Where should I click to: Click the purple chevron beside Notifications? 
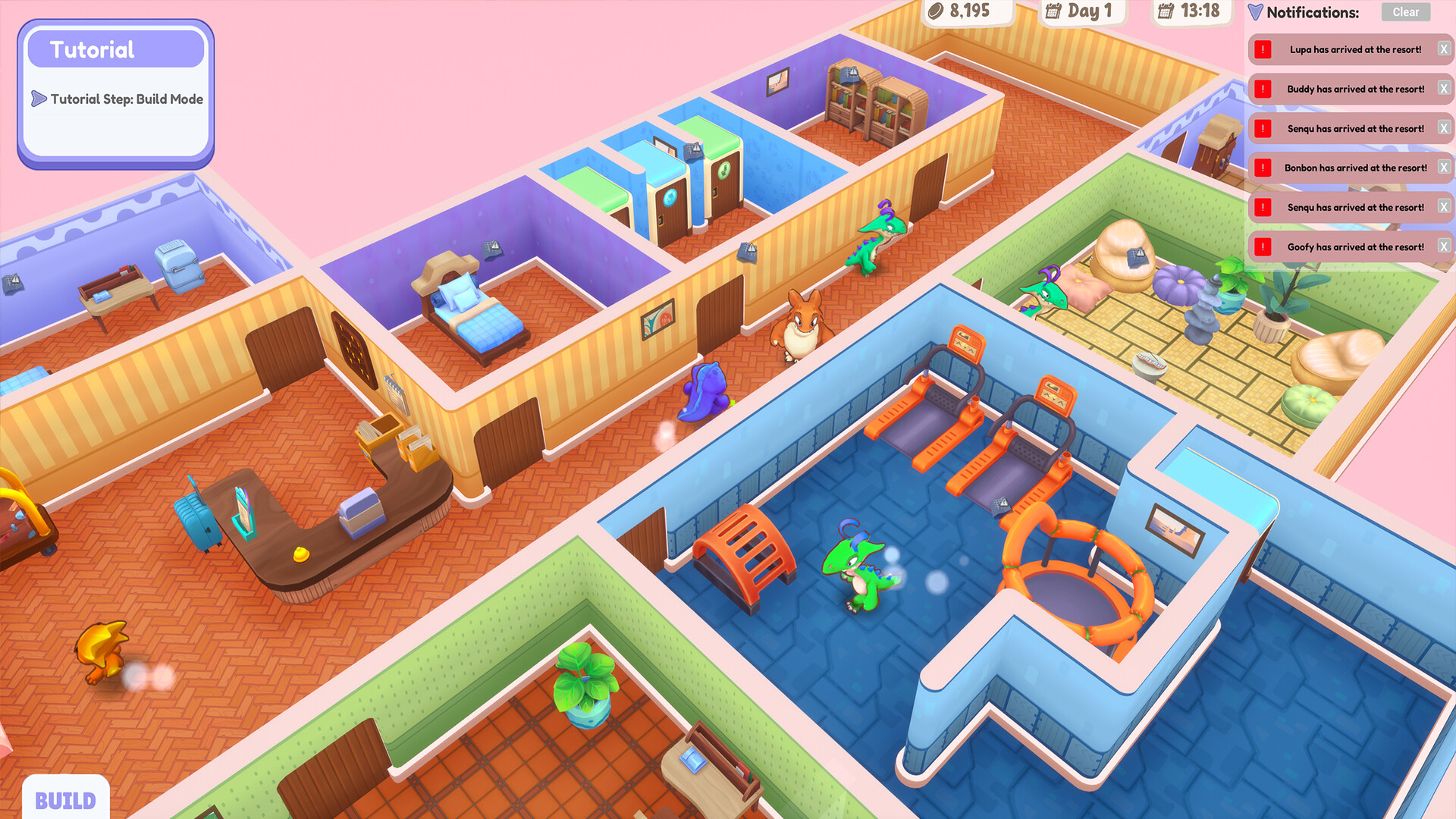1257,12
